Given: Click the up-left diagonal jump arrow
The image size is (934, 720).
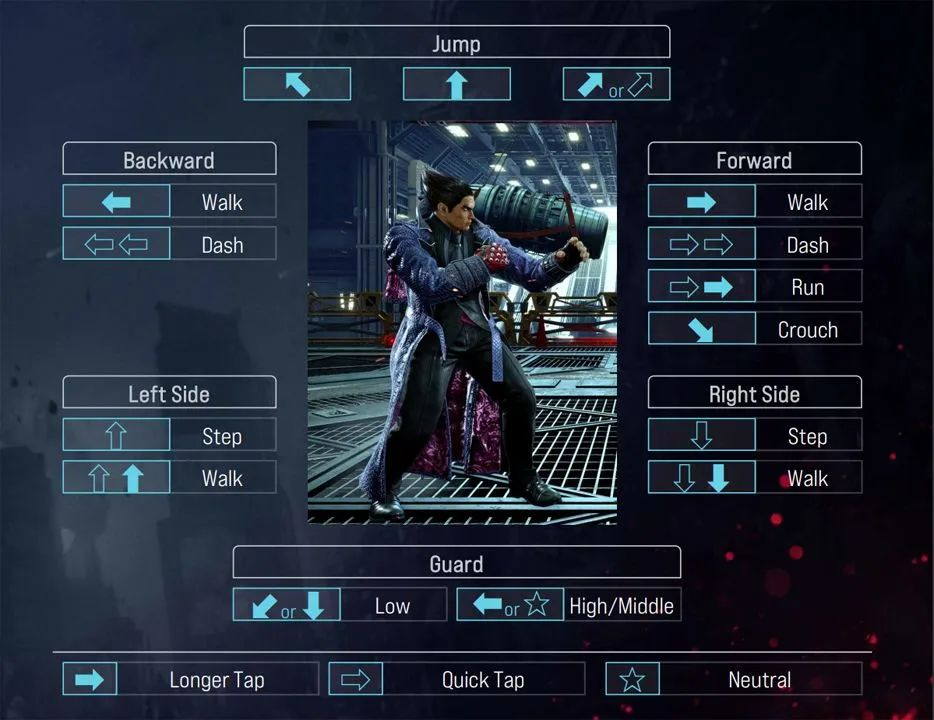Looking at the screenshot, I should click(x=297, y=85).
